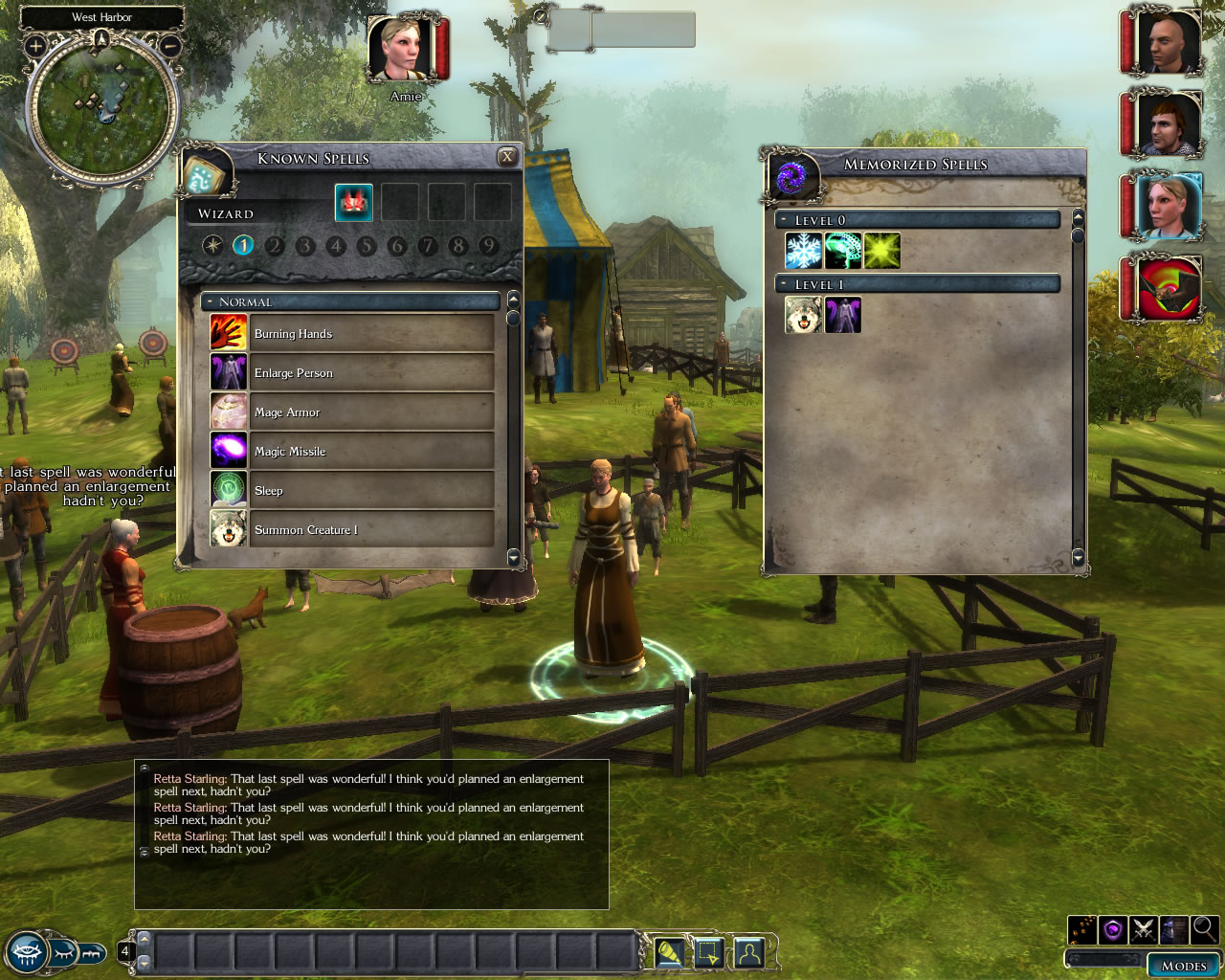The height and width of the screenshot is (980, 1225).
Task: Click the magnifying glass icon
Action: click(x=1204, y=928)
